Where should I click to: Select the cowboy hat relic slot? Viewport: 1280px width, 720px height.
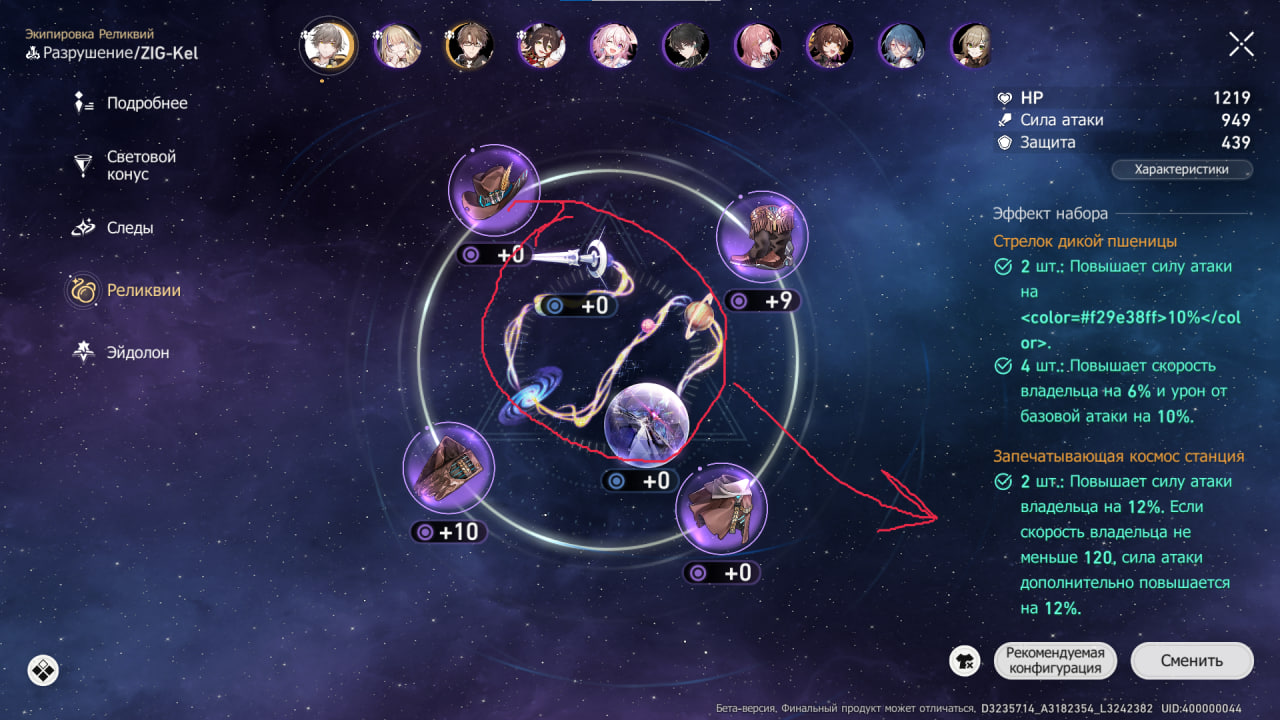[494, 193]
